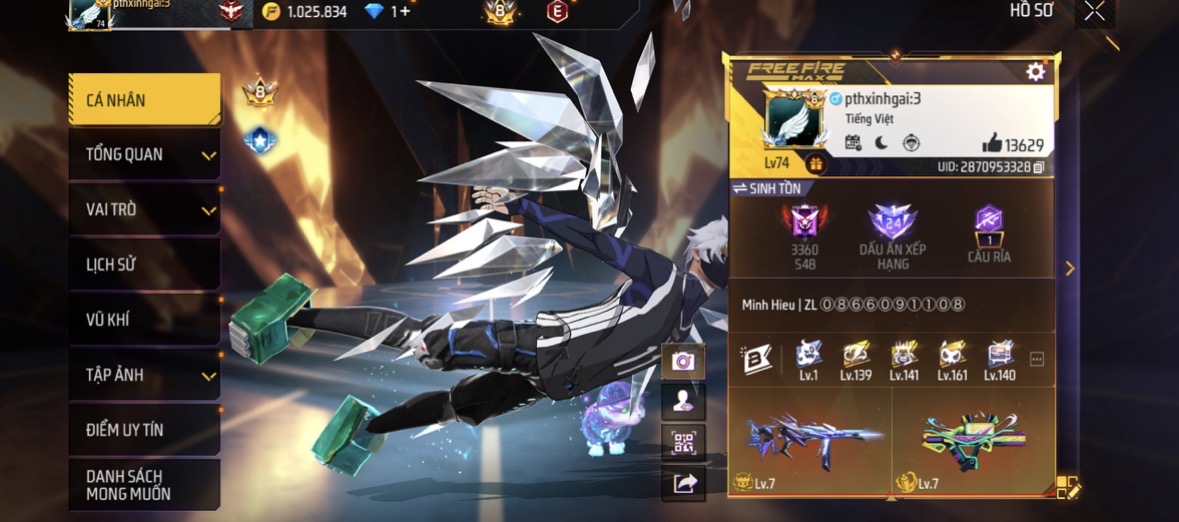Click the thumbs-up like button

click(992, 143)
